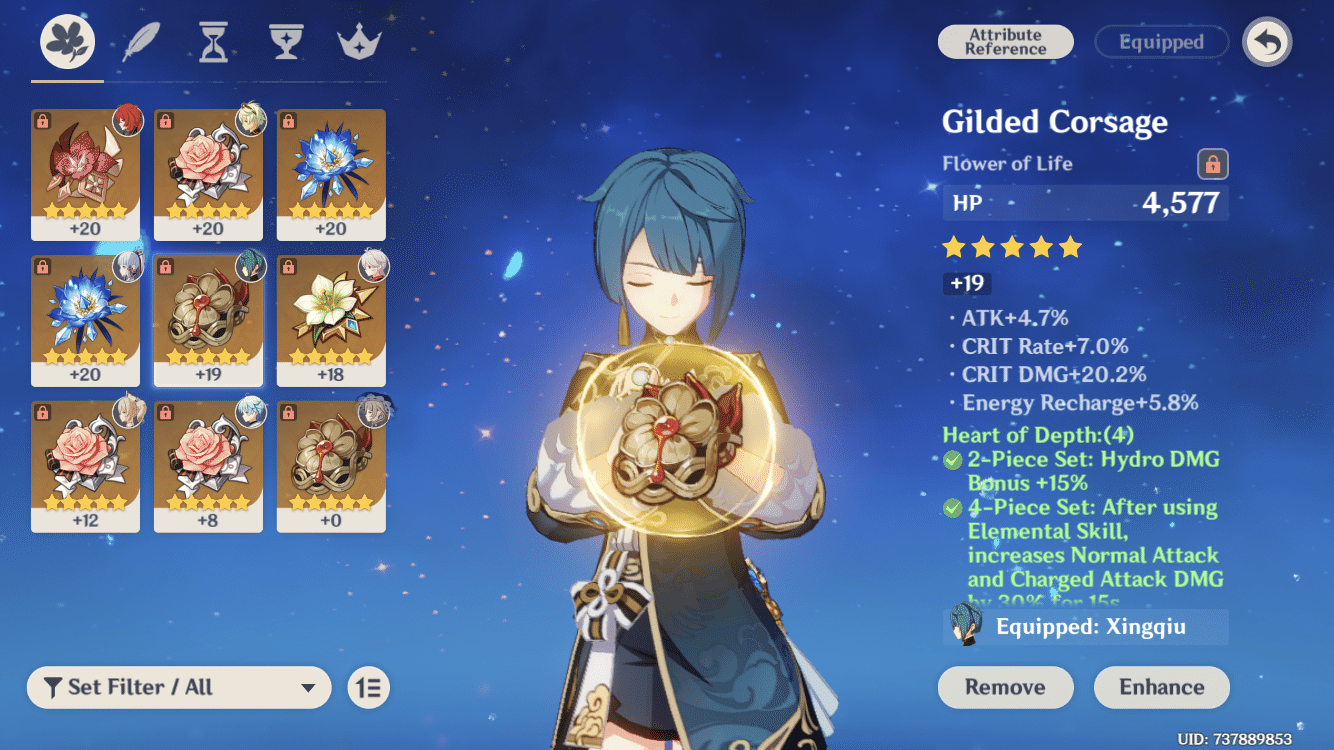Open the Set Filter dropdown
Viewport: 1334px width, 750px height.
pos(178,687)
